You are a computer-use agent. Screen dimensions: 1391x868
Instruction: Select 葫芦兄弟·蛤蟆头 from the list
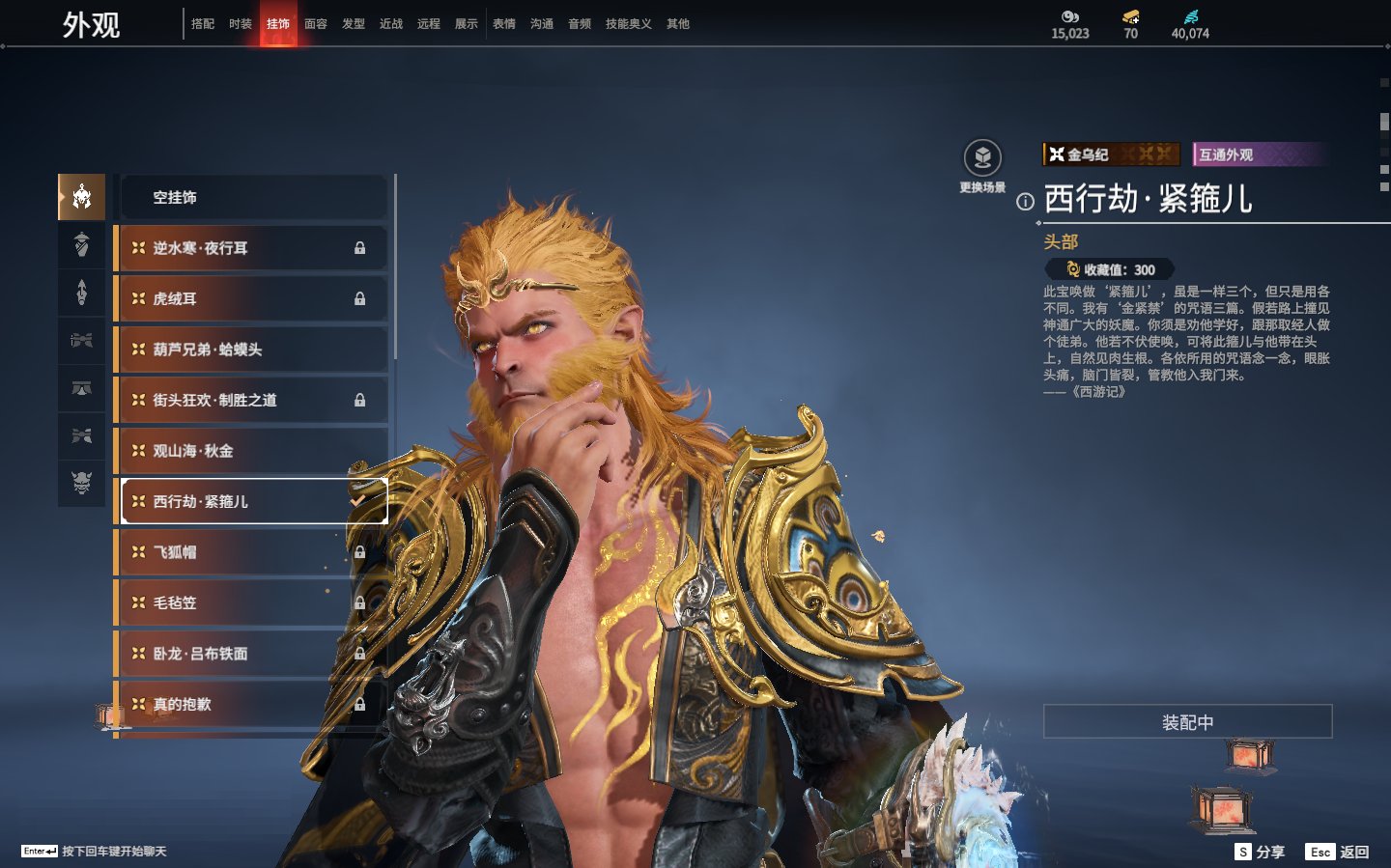[x=253, y=350]
